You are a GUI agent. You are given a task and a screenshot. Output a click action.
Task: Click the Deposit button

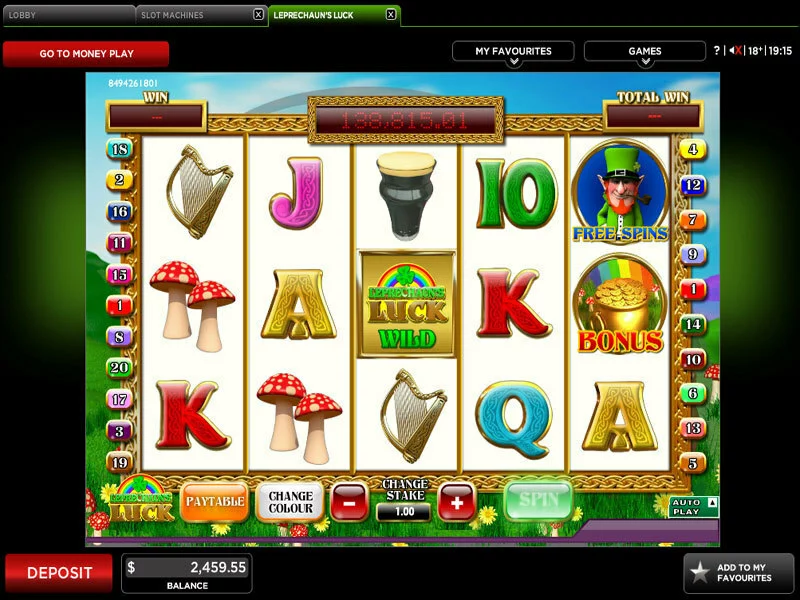59,573
